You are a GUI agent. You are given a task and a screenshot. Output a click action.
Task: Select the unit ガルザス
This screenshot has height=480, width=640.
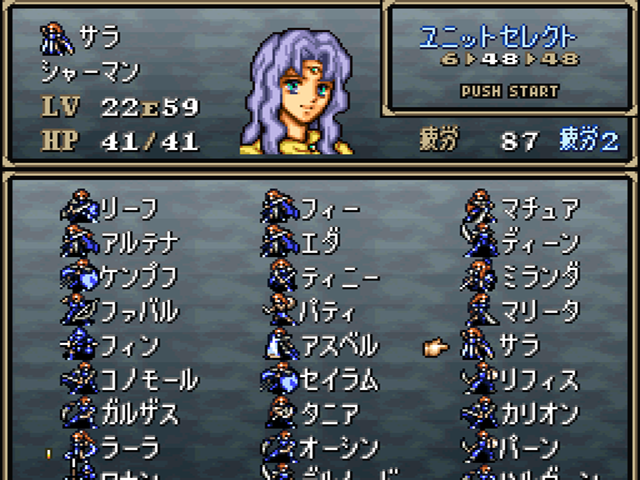pos(138,414)
